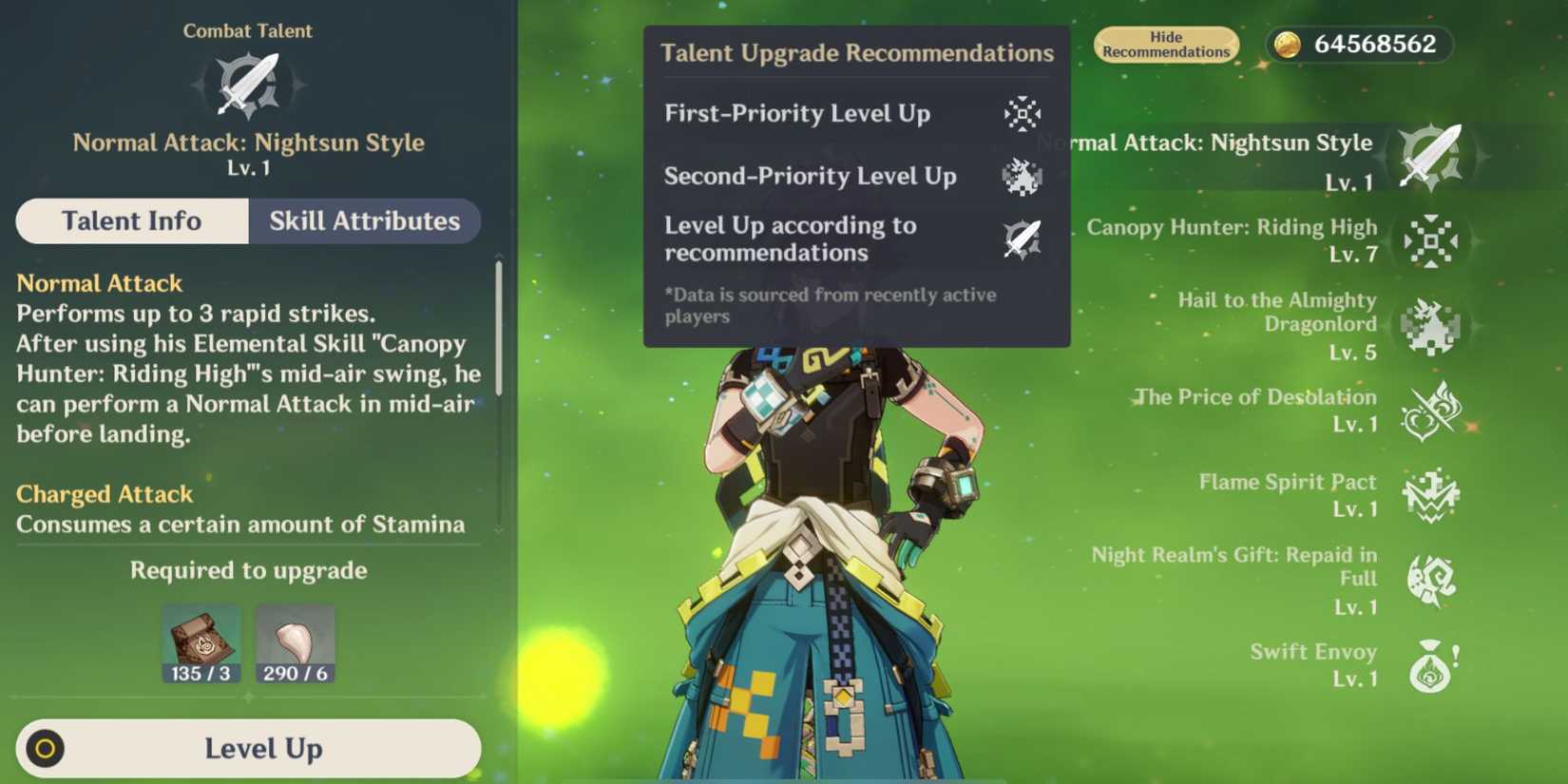Open Night Realm's Gift: Repaid in Full talent
Image resolution: width=1568 pixels, height=784 pixels.
tap(1431, 578)
